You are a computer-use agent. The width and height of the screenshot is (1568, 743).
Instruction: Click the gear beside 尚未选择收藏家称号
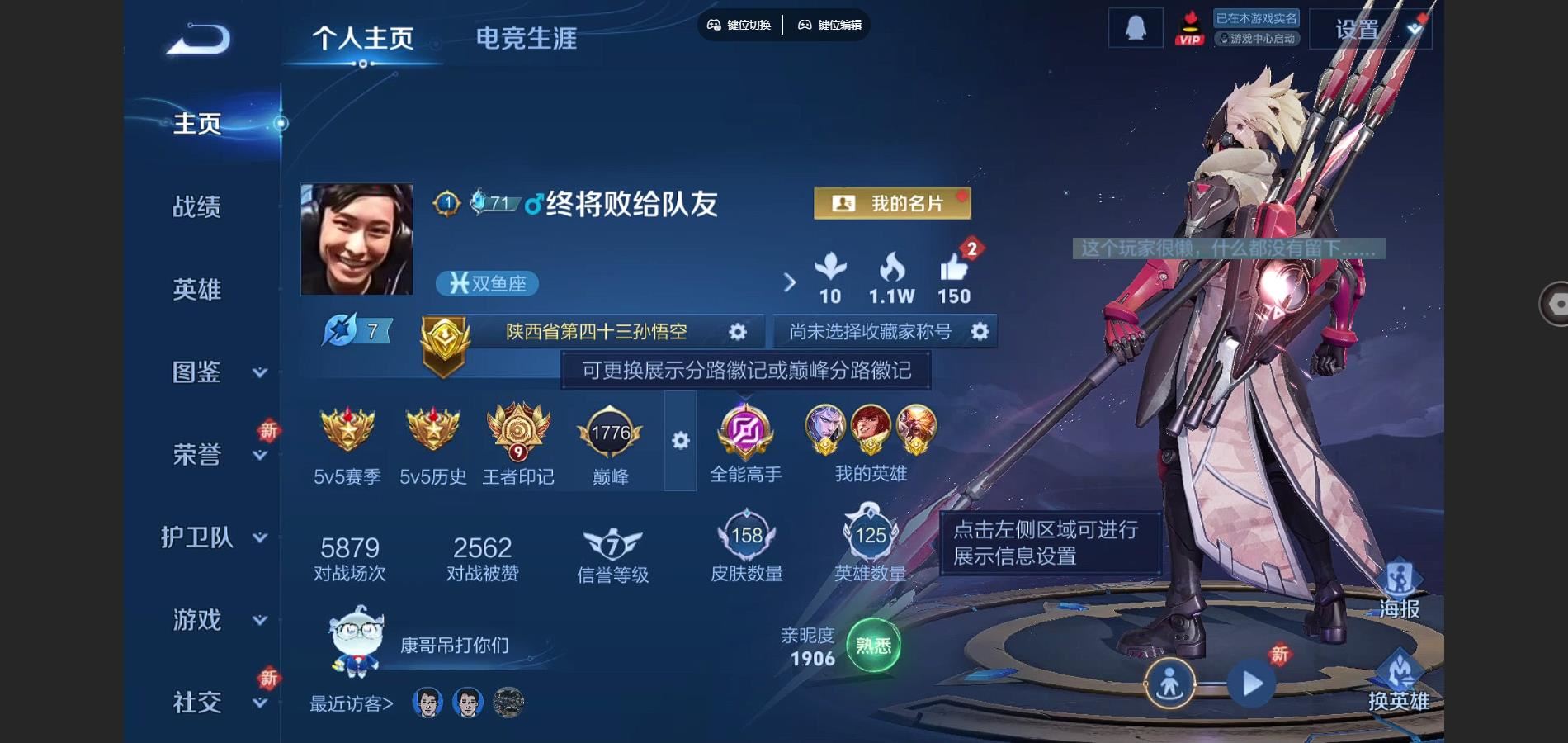tap(980, 332)
